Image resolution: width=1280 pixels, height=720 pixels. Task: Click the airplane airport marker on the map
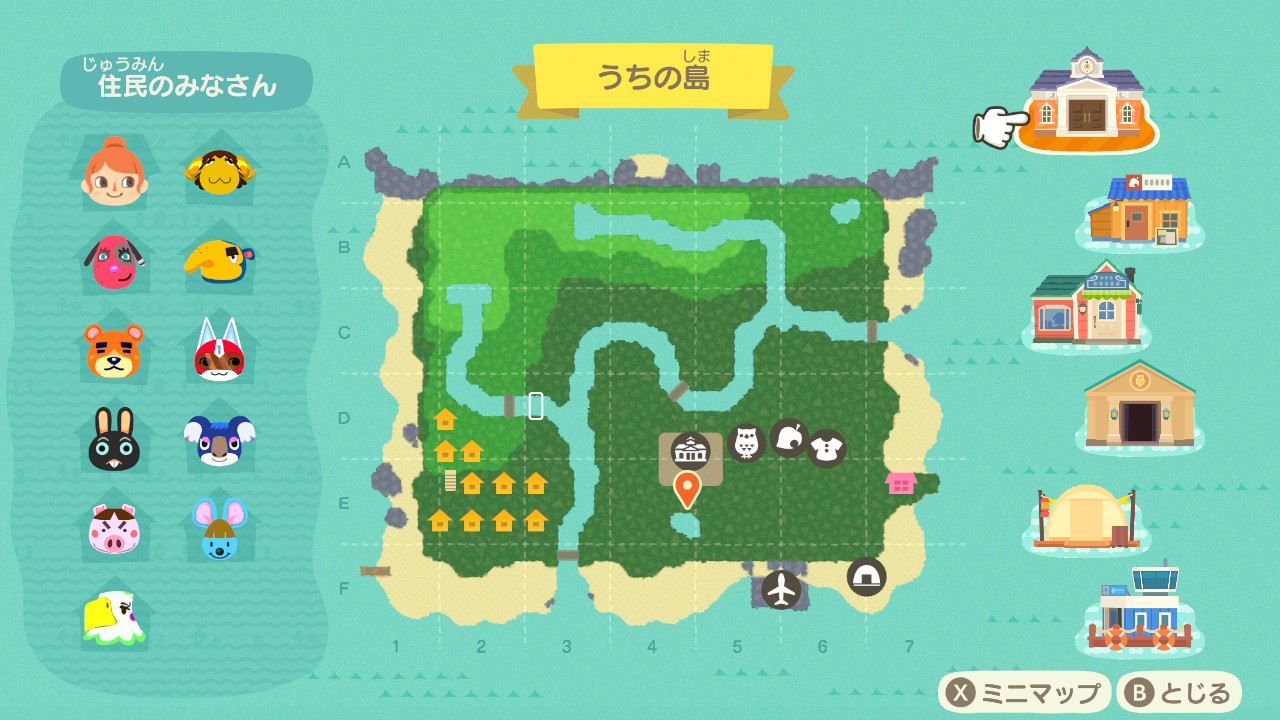pos(781,589)
